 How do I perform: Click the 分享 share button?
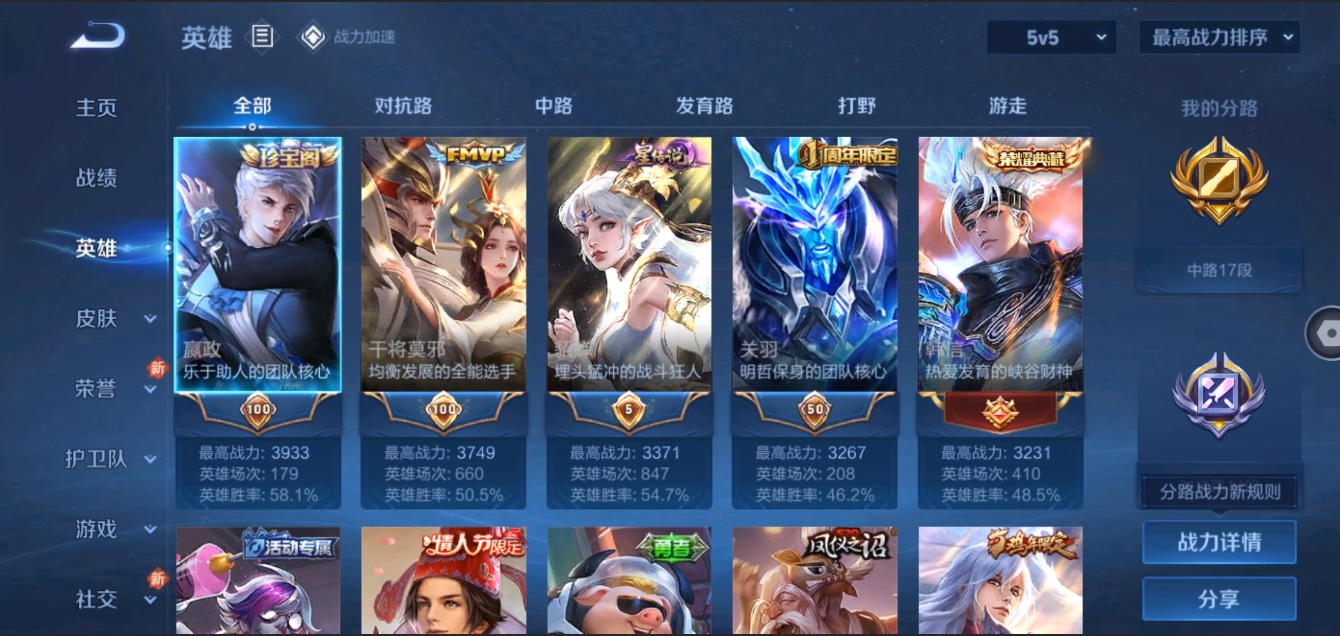[1219, 599]
